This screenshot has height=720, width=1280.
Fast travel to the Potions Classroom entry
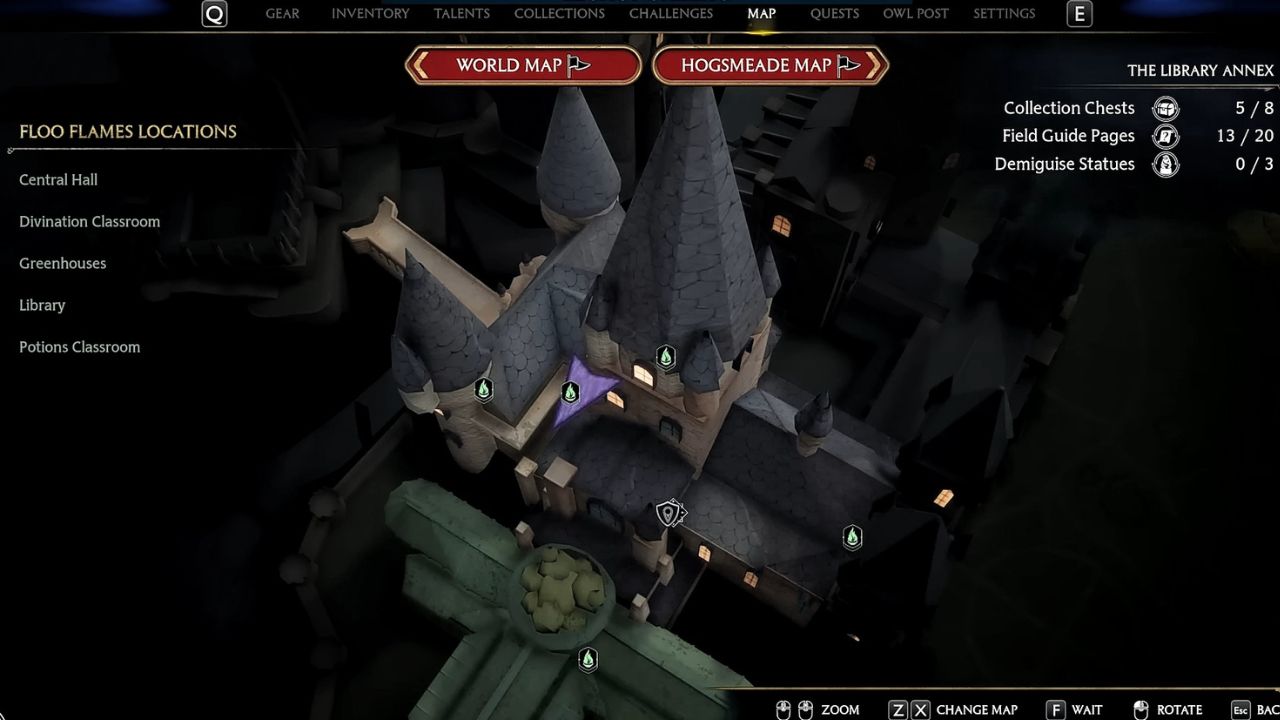click(79, 346)
